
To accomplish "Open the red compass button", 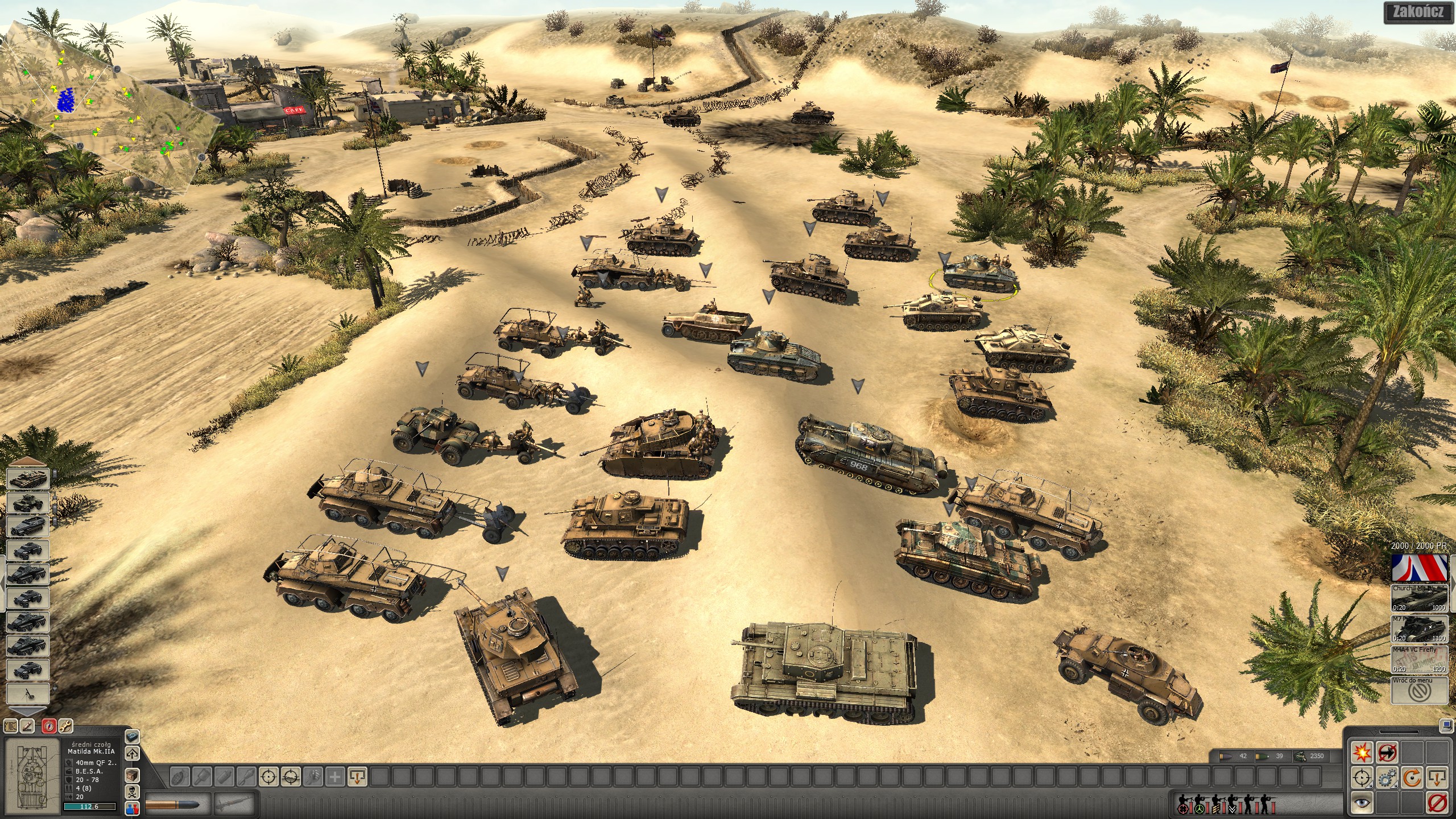I will coord(49,726).
